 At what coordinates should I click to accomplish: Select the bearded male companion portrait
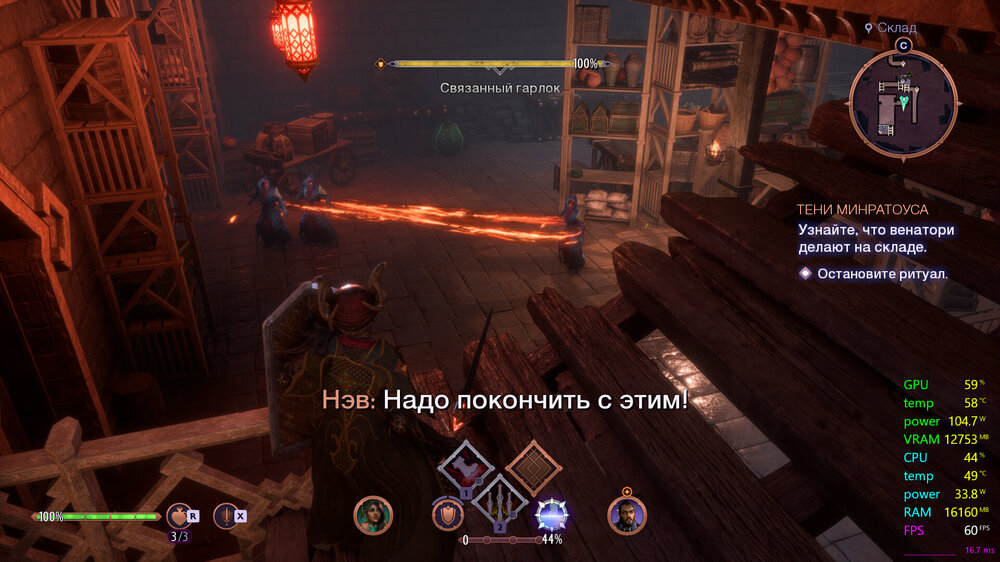(627, 515)
